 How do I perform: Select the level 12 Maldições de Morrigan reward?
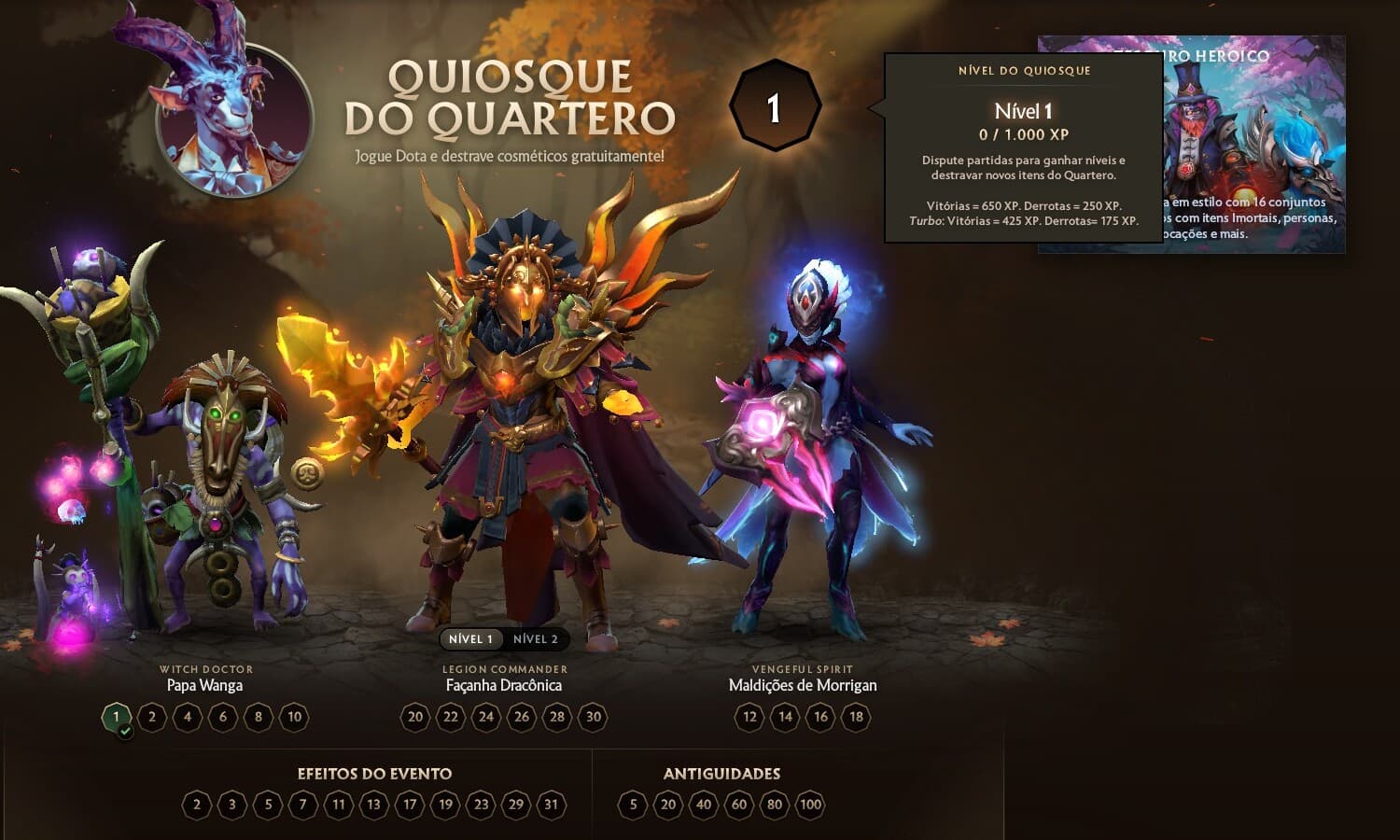click(x=749, y=718)
